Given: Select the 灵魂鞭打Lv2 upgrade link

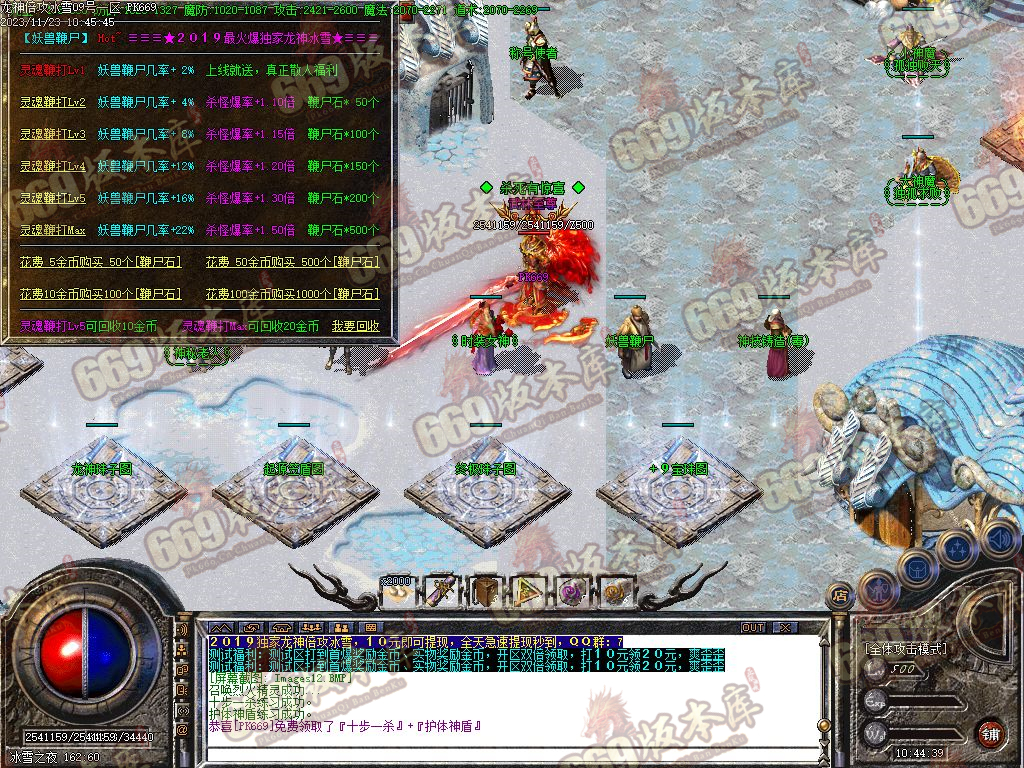Looking at the screenshot, I should coord(52,102).
